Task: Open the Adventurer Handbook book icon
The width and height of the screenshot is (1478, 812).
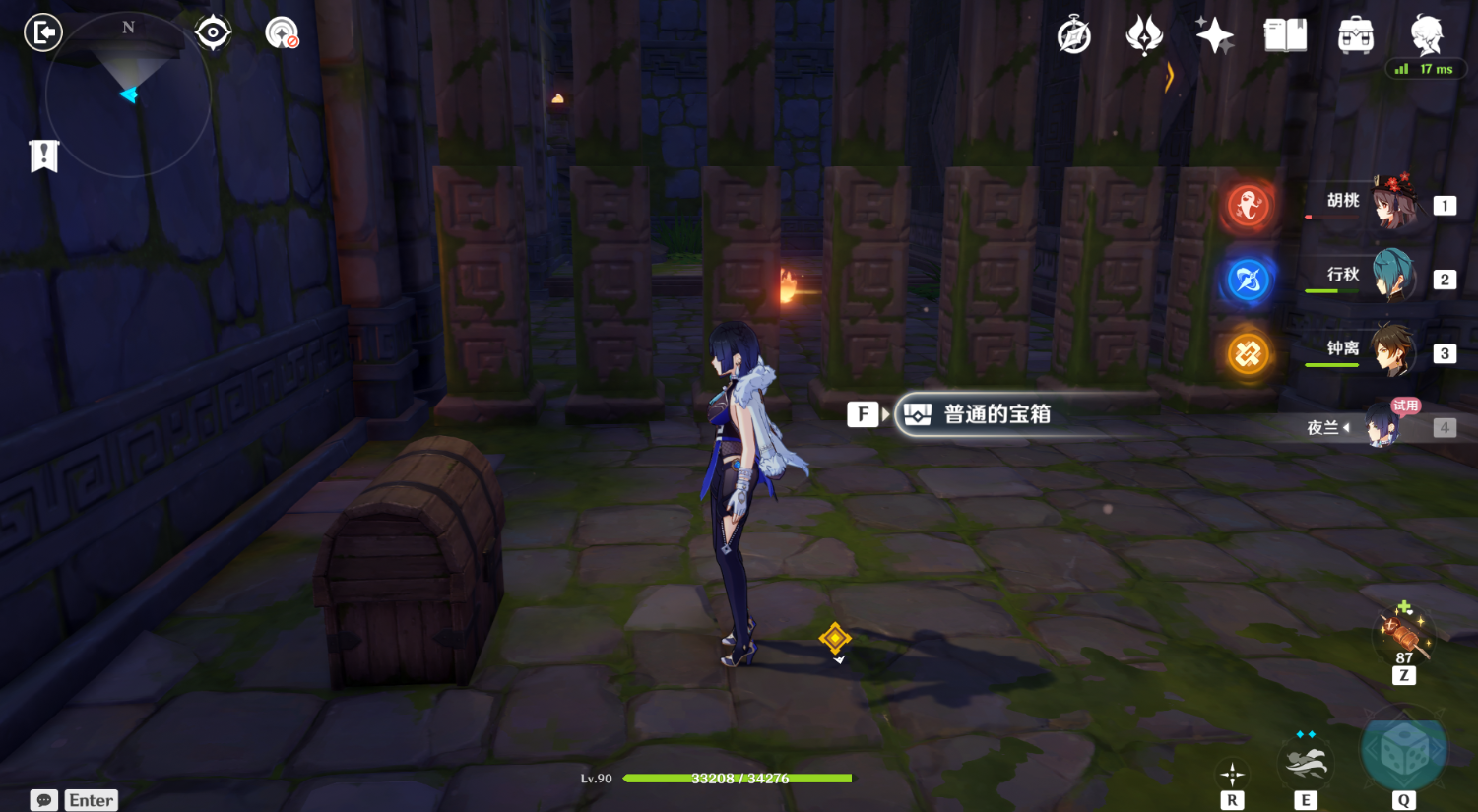Action: pos(1285,36)
